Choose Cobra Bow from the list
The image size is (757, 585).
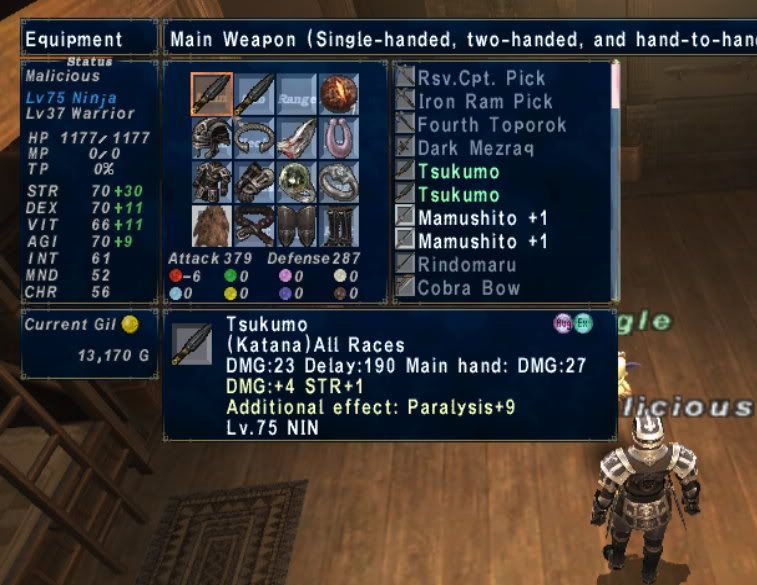[469, 288]
